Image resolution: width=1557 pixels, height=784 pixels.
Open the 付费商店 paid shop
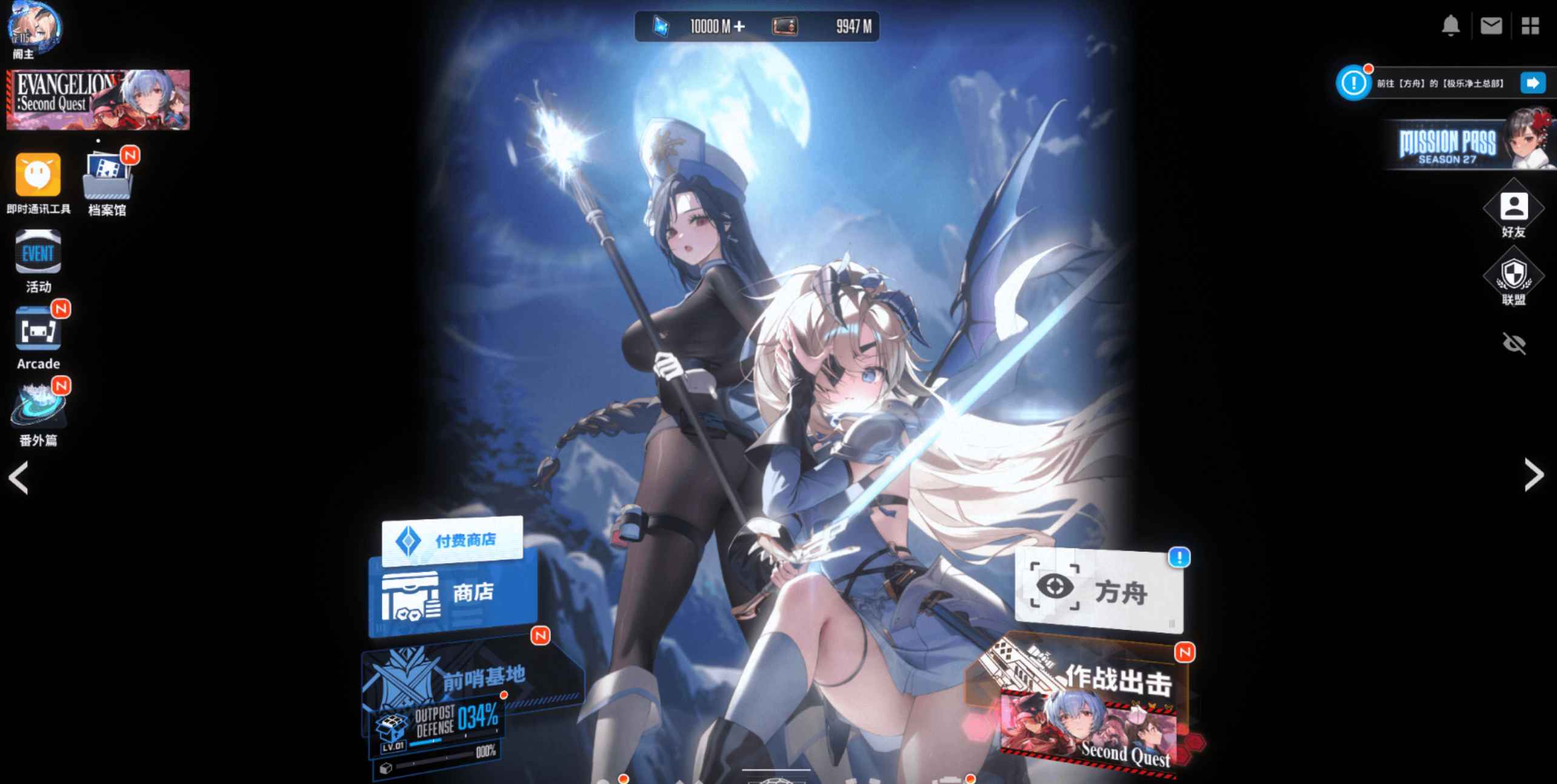click(x=453, y=539)
